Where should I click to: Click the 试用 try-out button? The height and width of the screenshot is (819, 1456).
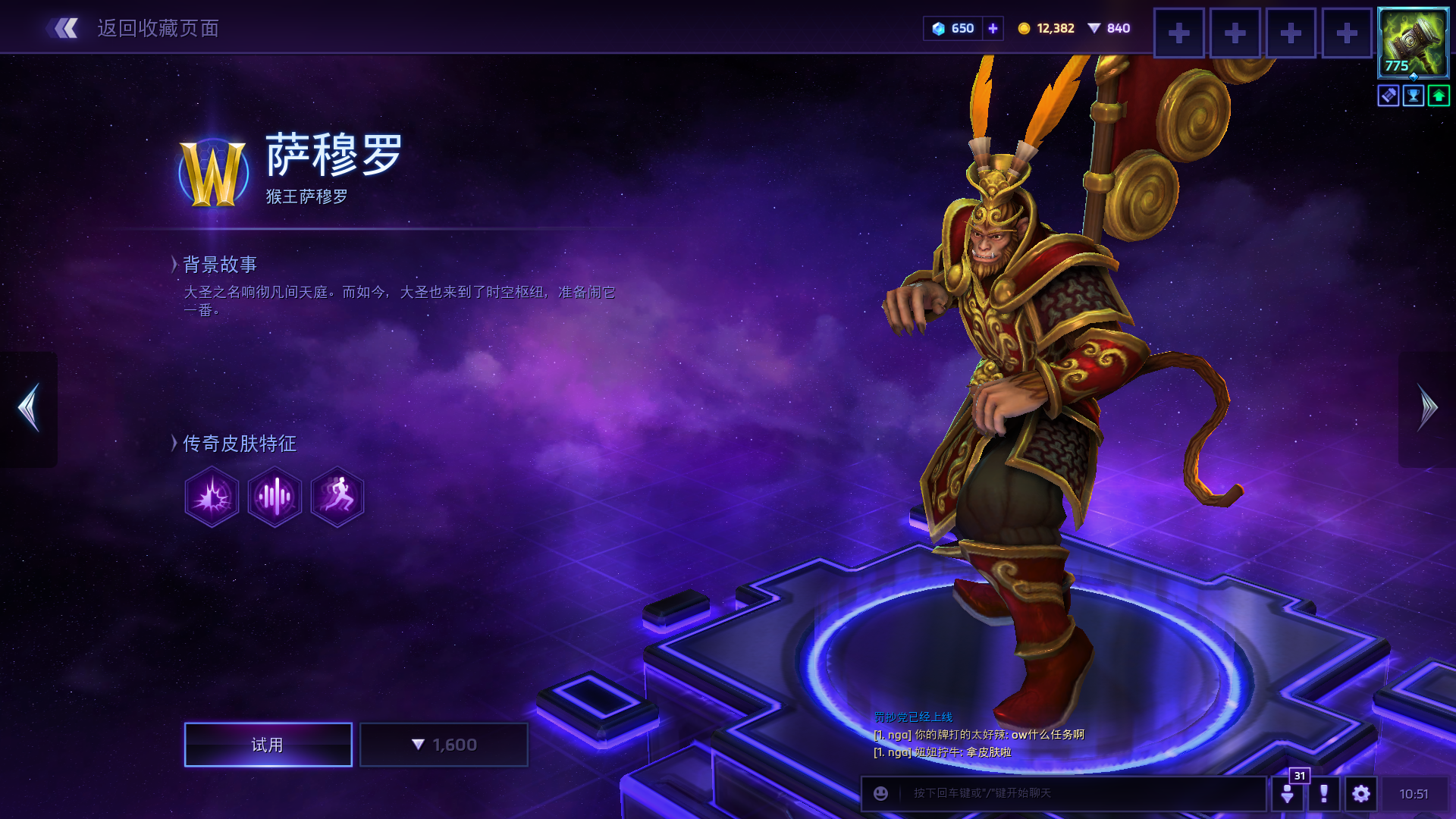click(x=268, y=745)
